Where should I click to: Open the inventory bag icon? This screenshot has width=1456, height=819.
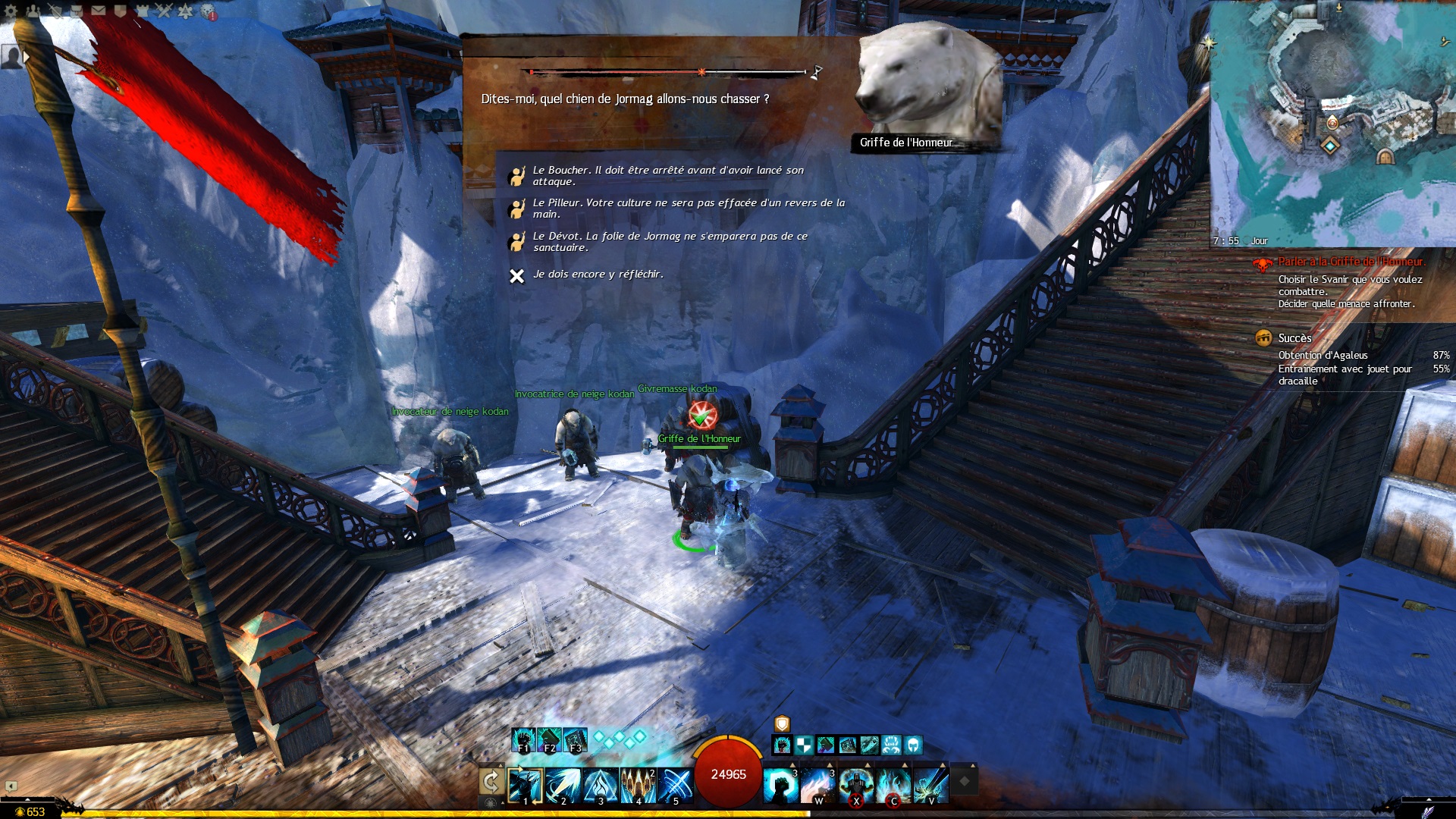(x=77, y=11)
